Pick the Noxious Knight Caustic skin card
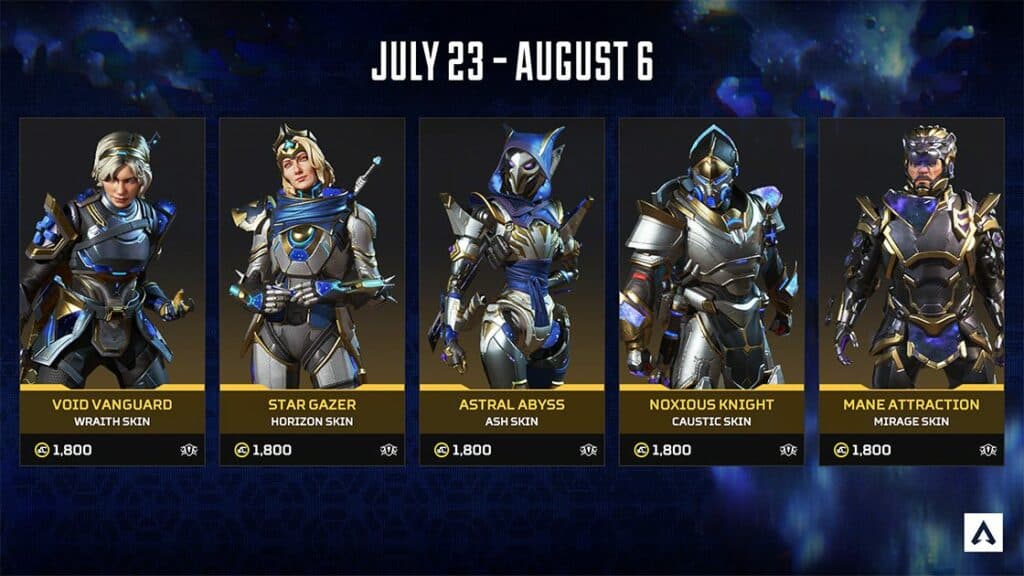The width and height of the screenshot is (1024, 576). [x=712, y=290]
